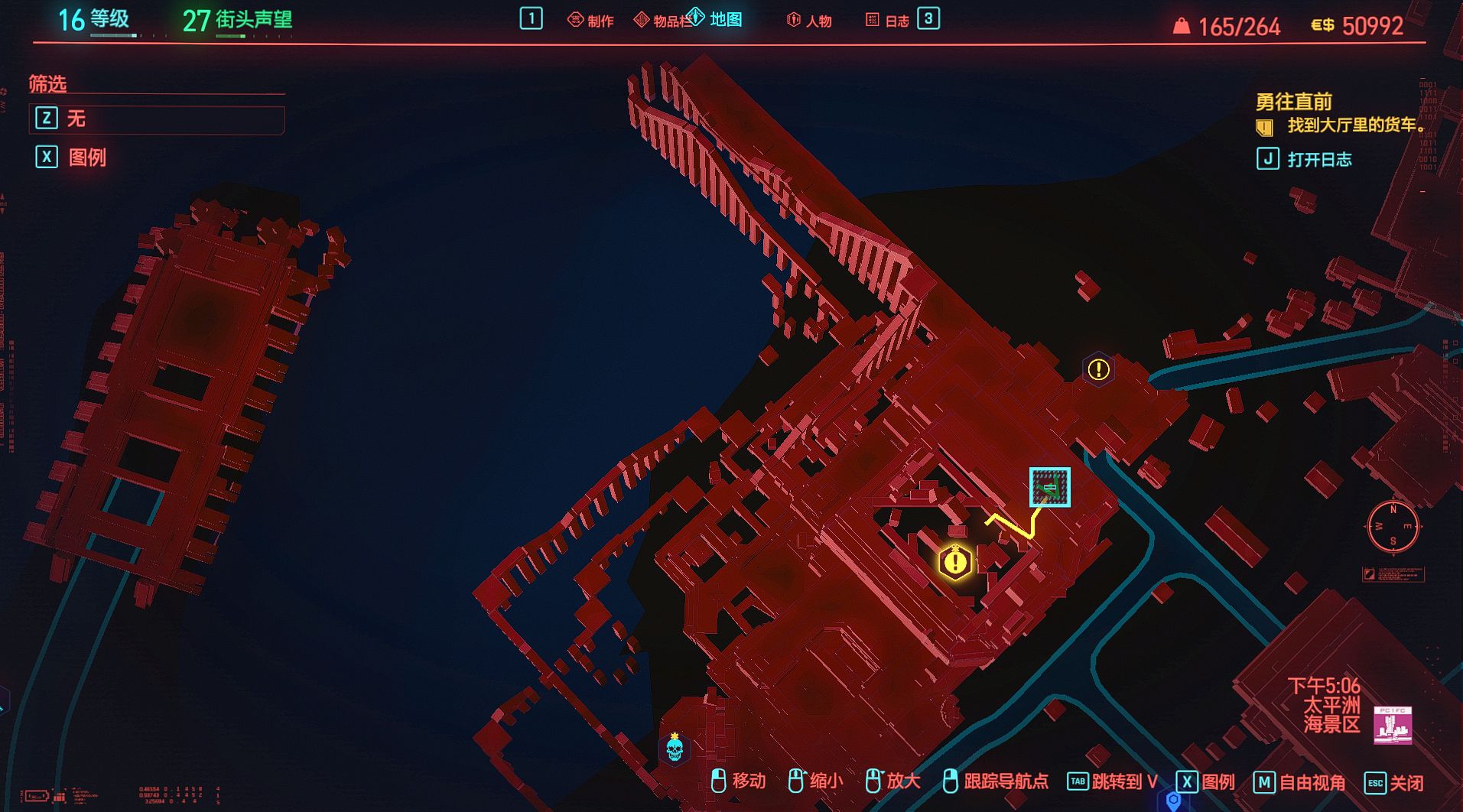Choose 跳转到 V to center on player
The height and width of the screenshot is (812, 1463).
(1113, 781)
